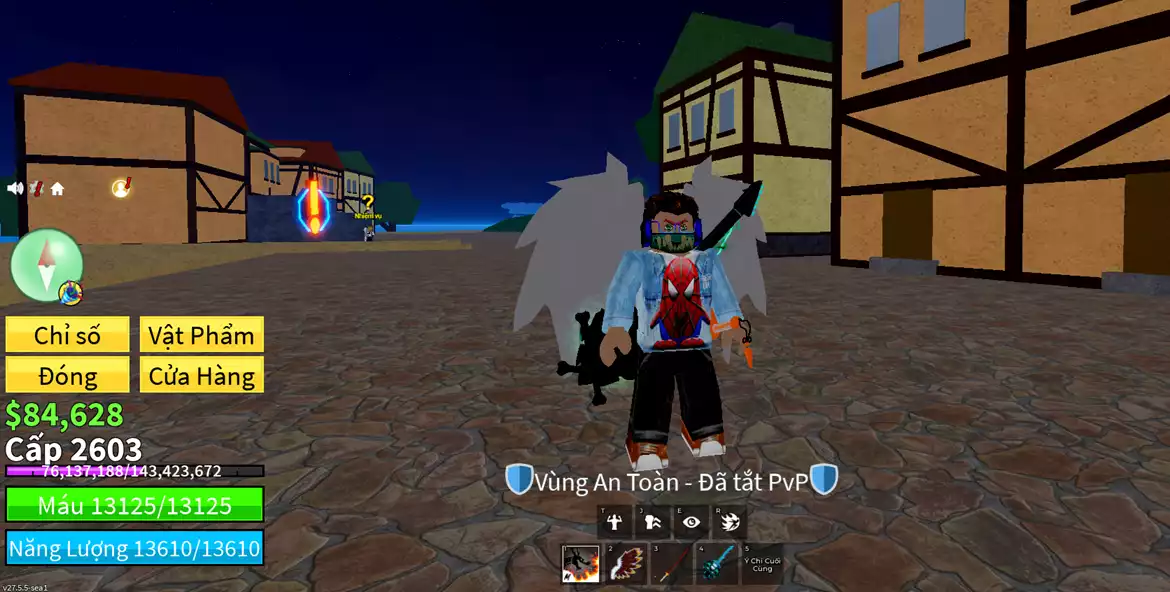Click the green compass
The width and height of the screenshot is (1170, 592).
pyautogui.click(x=46, y=265)
